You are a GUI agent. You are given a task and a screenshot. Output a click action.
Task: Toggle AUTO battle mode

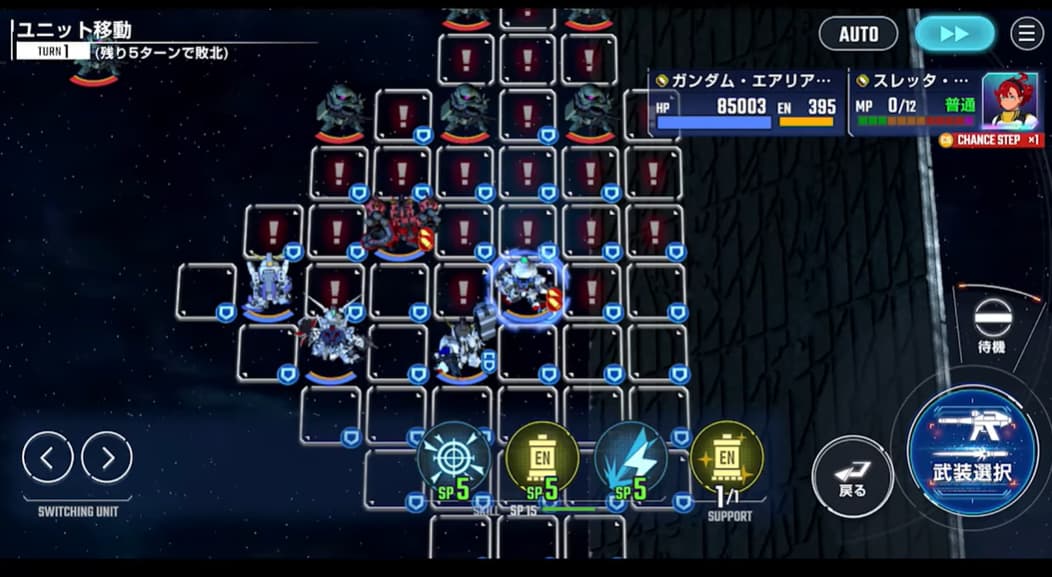[858, 34]
